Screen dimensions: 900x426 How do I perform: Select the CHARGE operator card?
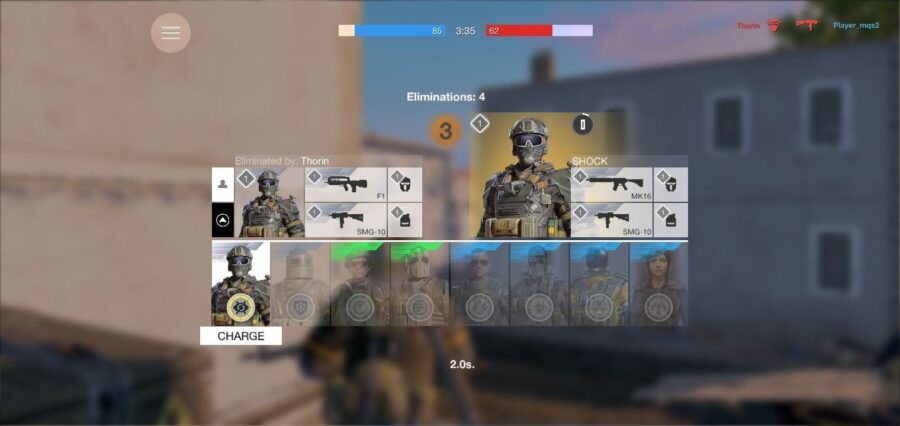[241, 283]
